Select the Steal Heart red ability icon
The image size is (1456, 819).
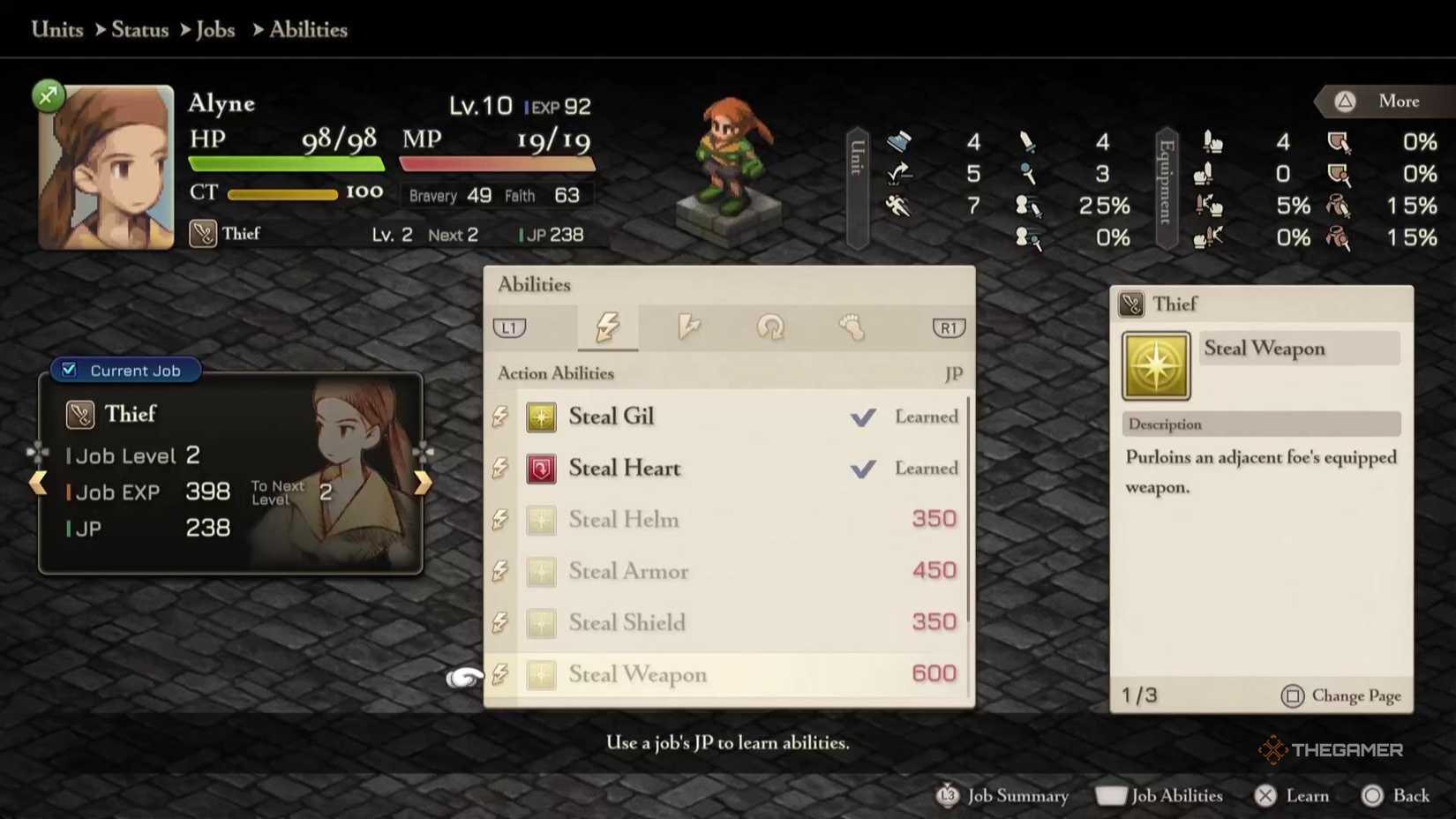[541, 469]
